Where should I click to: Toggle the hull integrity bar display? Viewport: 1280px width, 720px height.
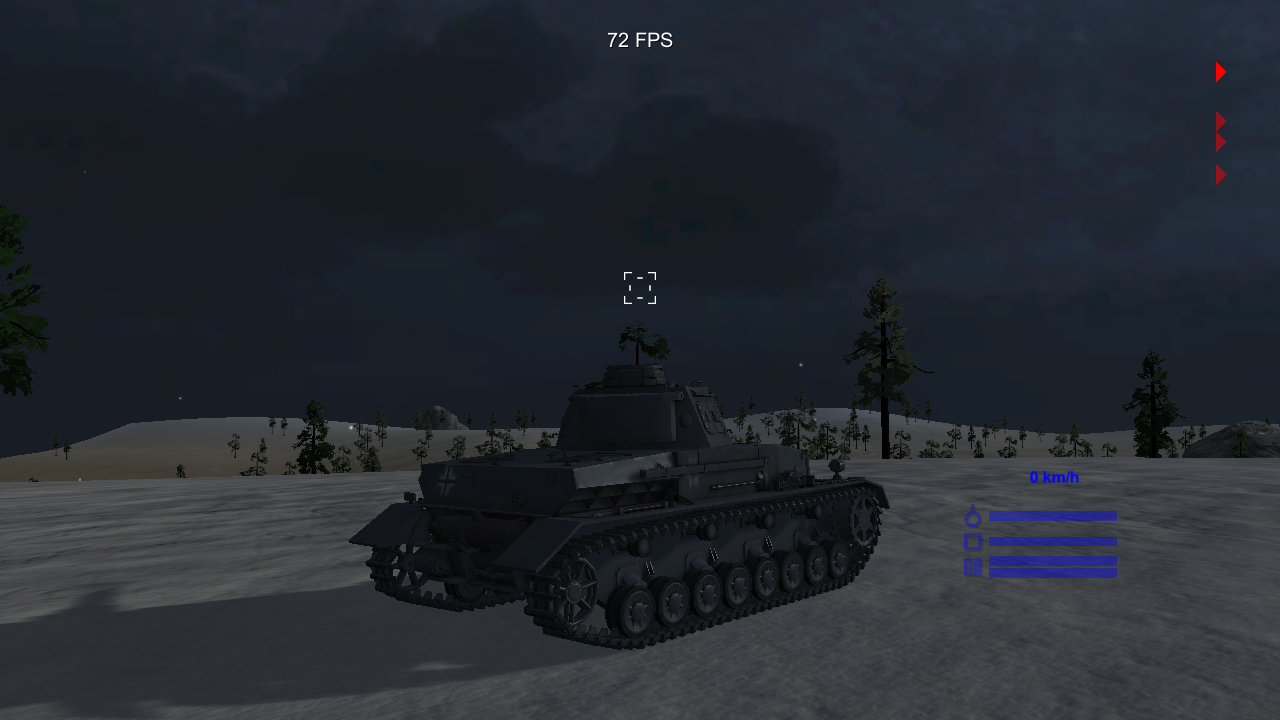click(1053, 540)
